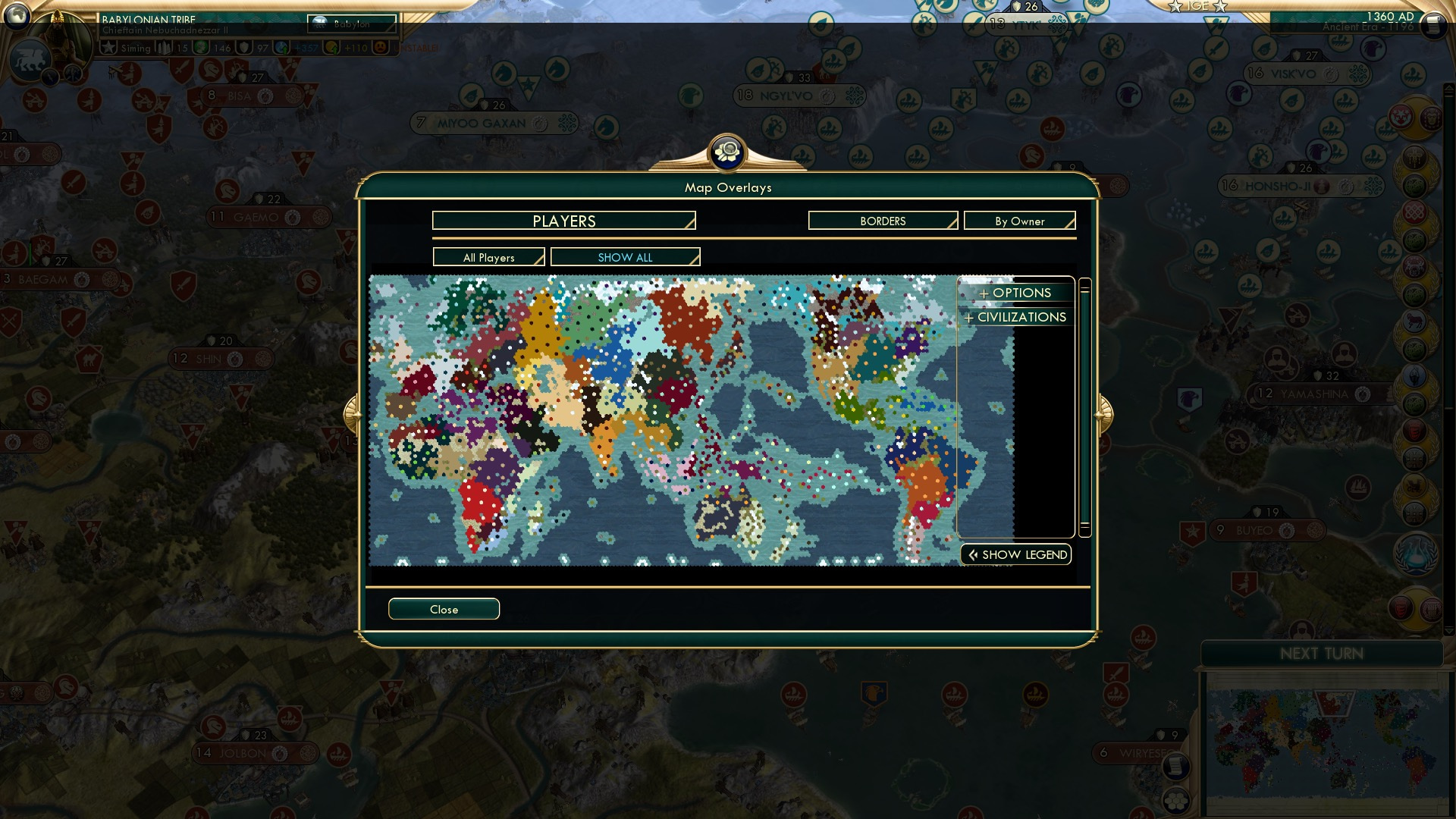Click the SHOW LEGEND button
1456x819 pixels.
(1016, 554)
